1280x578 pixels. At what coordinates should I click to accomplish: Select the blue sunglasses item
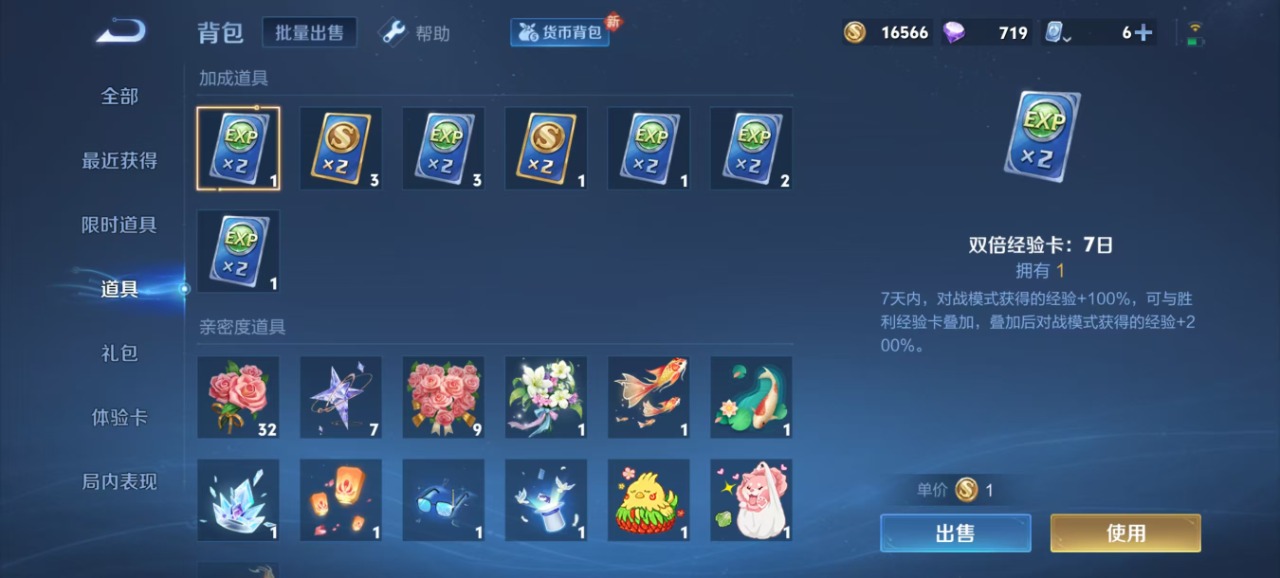(443, 499)
